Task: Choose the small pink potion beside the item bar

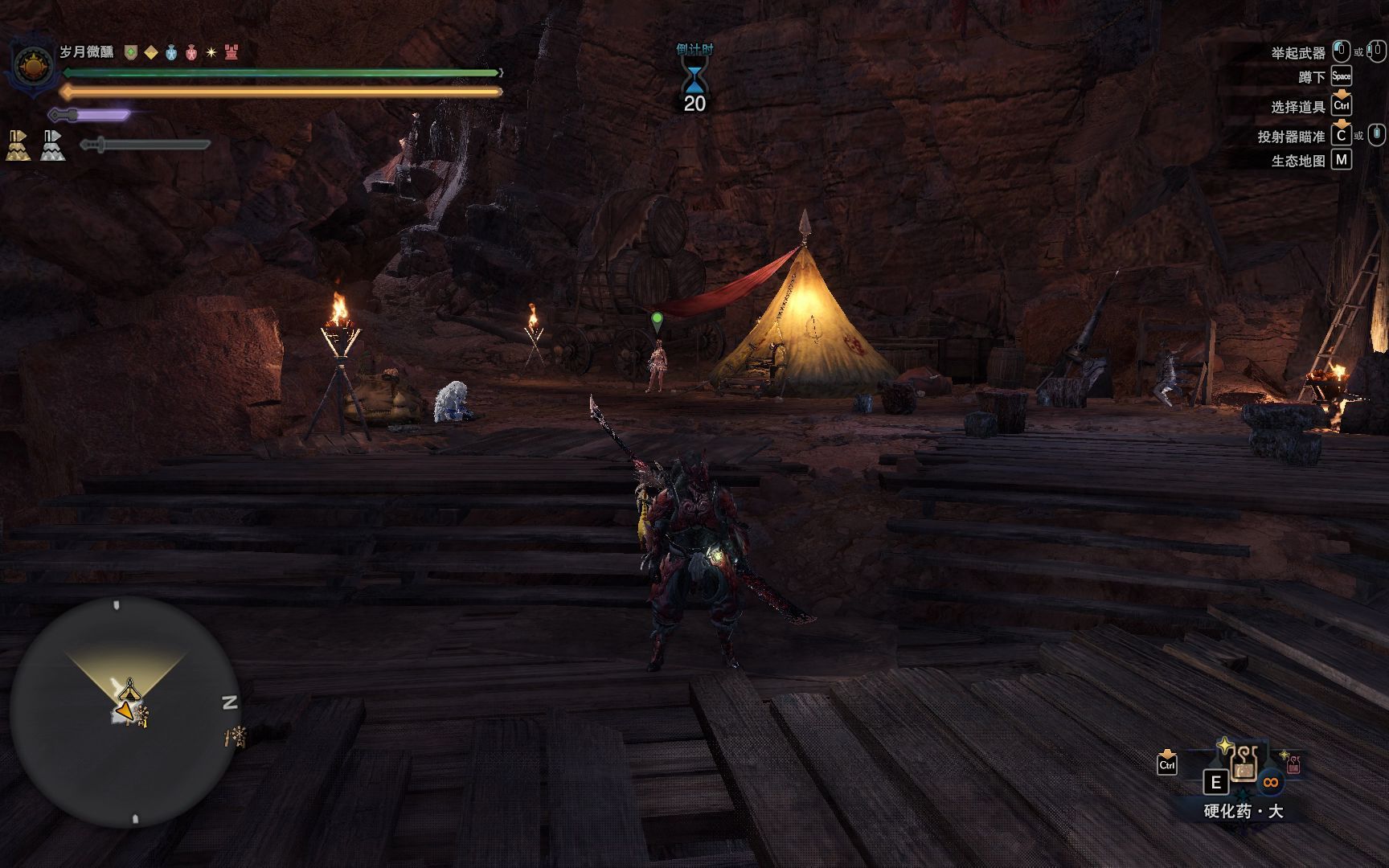Action: 1293,764
